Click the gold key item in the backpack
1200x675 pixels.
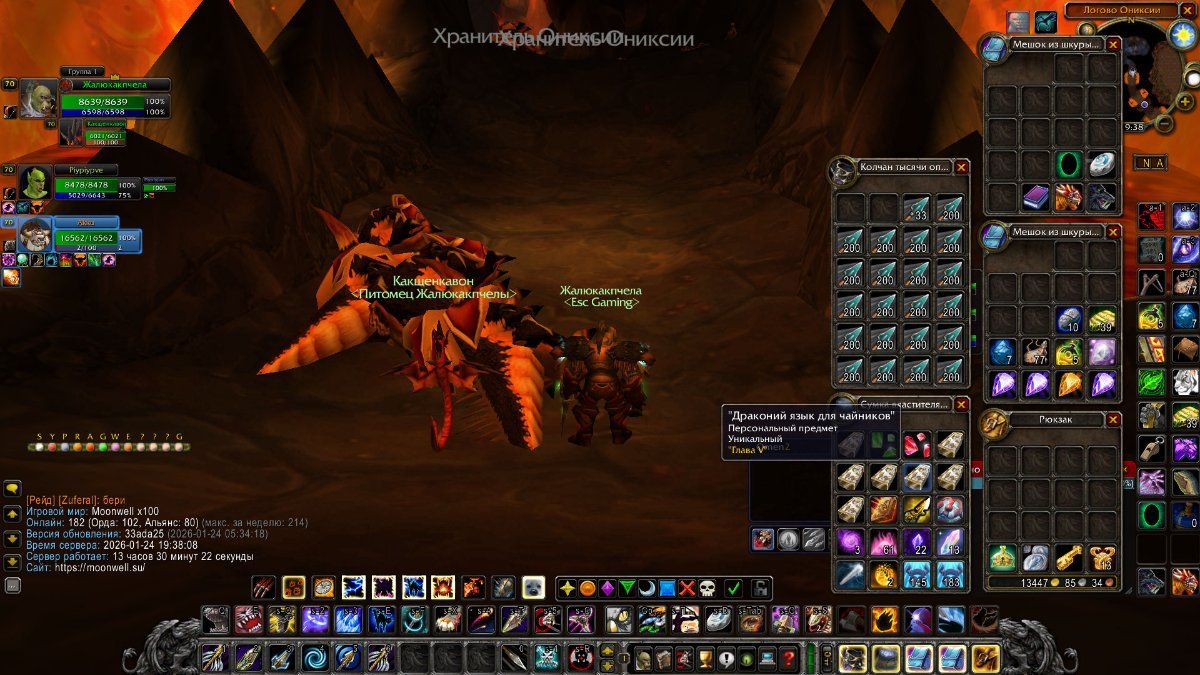(x=1069, y=558)
